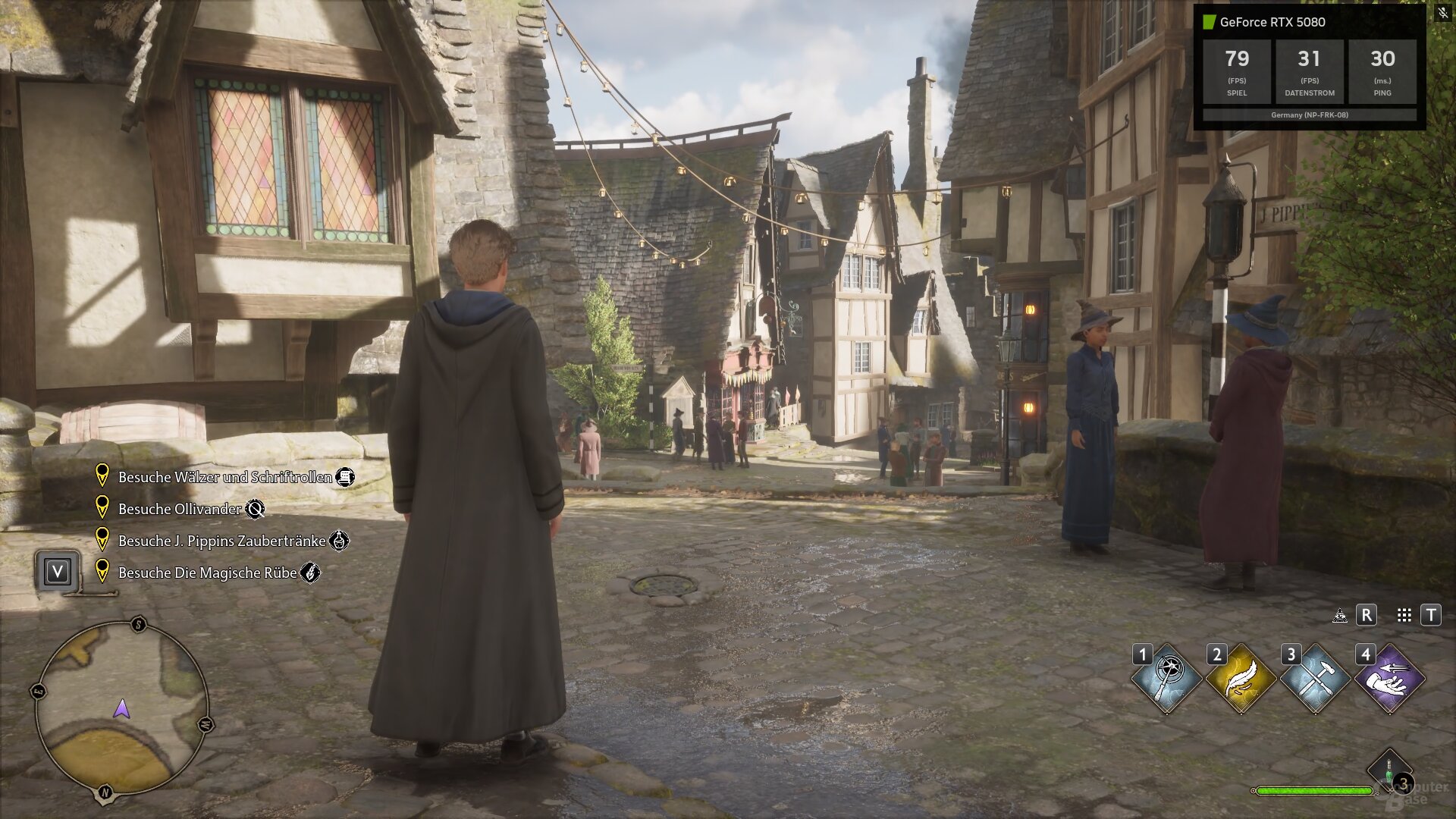Click the SPIEL FPS counter showing 79
1456x819 pixels.
point(1237,71)
